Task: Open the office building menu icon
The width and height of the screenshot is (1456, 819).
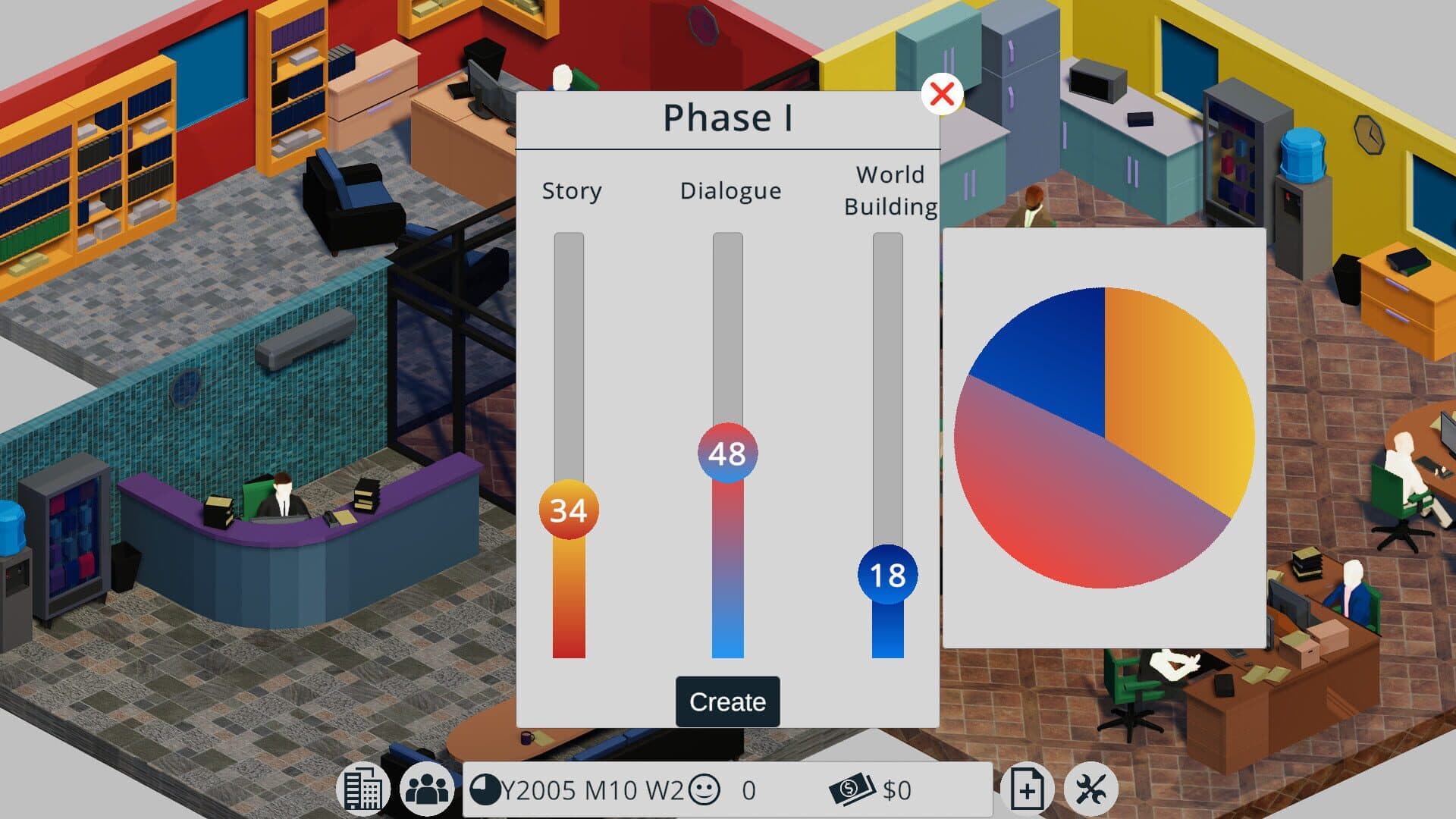Action: (362, 789)
